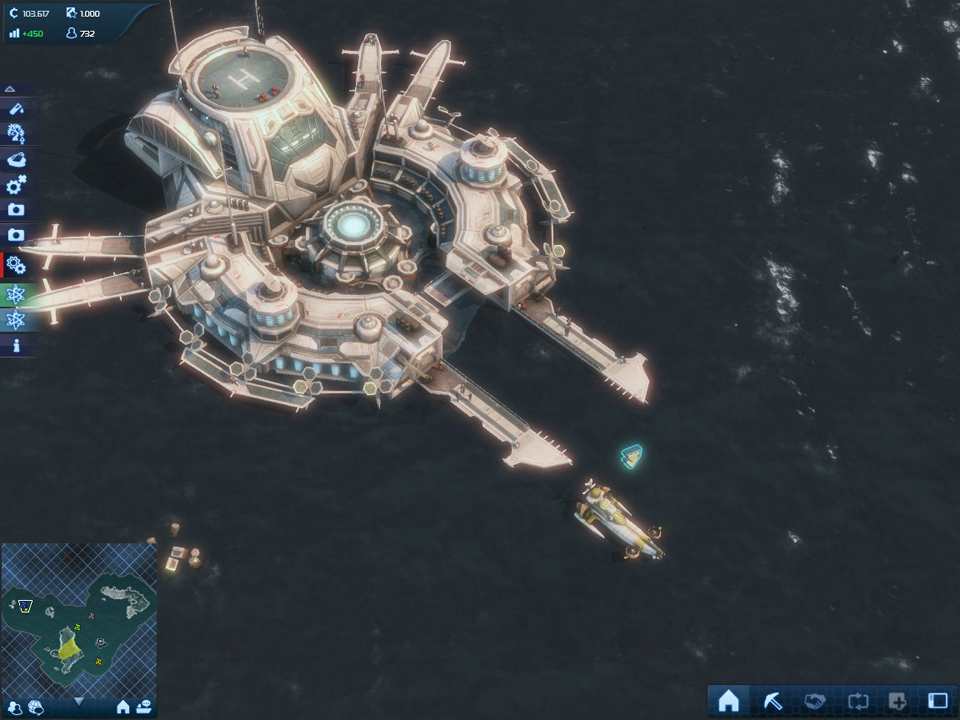Activate the pickaxe demolish tool
960x720 pixels.
(772, 701)
